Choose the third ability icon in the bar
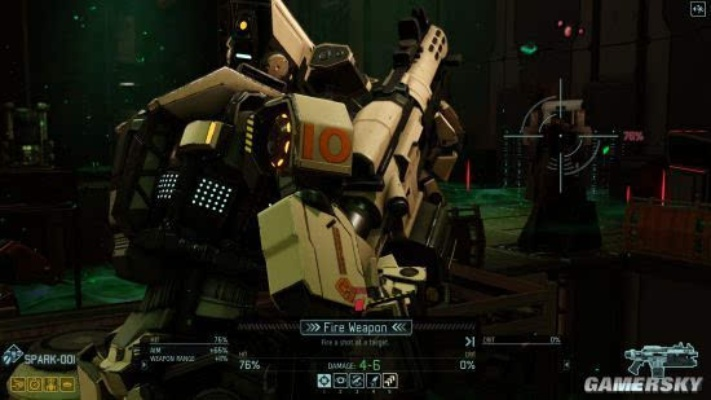The height and width of the screenshot is (400, 711). point(357,381)
